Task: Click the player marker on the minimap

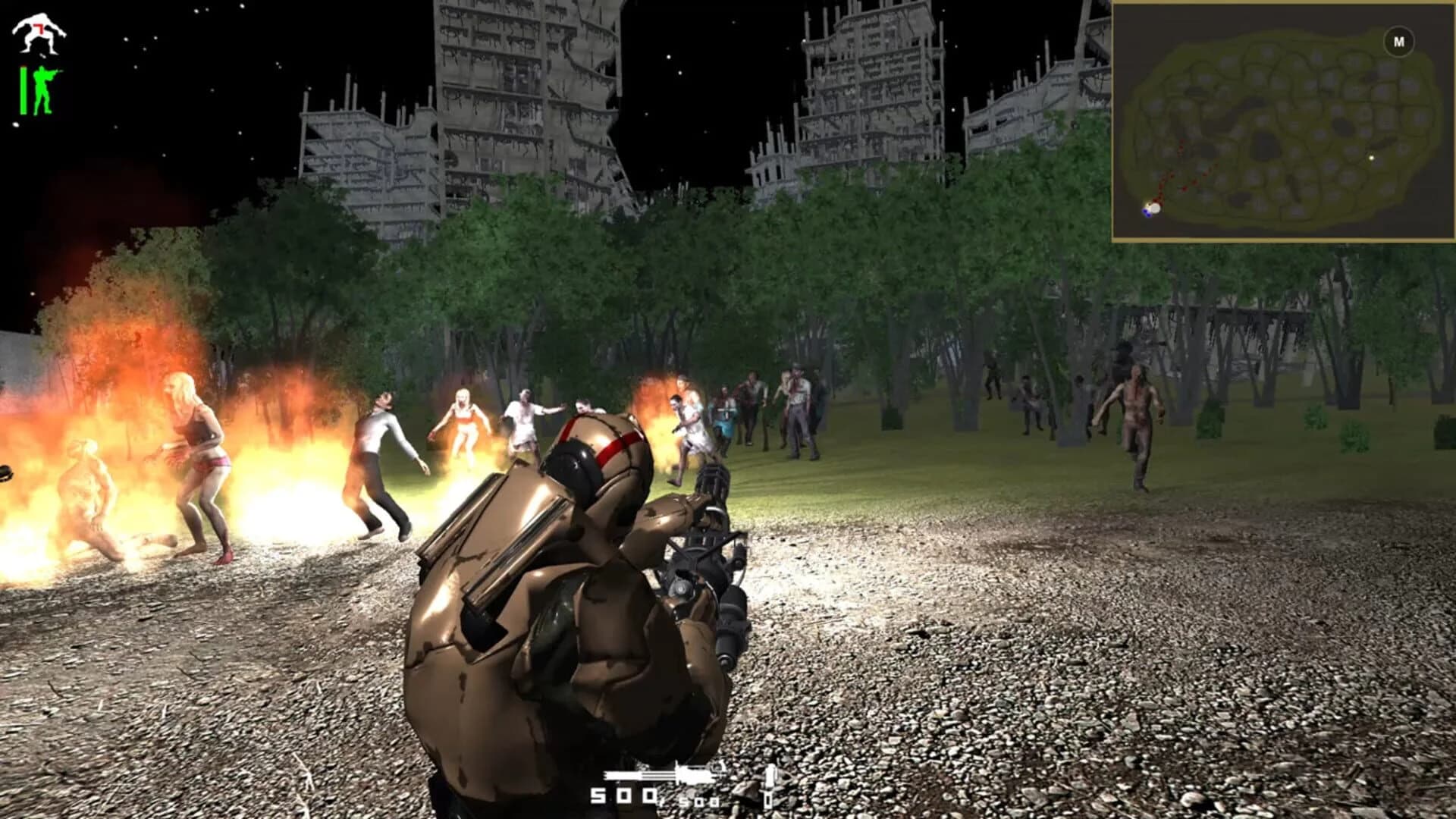Action: click(1155, 209)
